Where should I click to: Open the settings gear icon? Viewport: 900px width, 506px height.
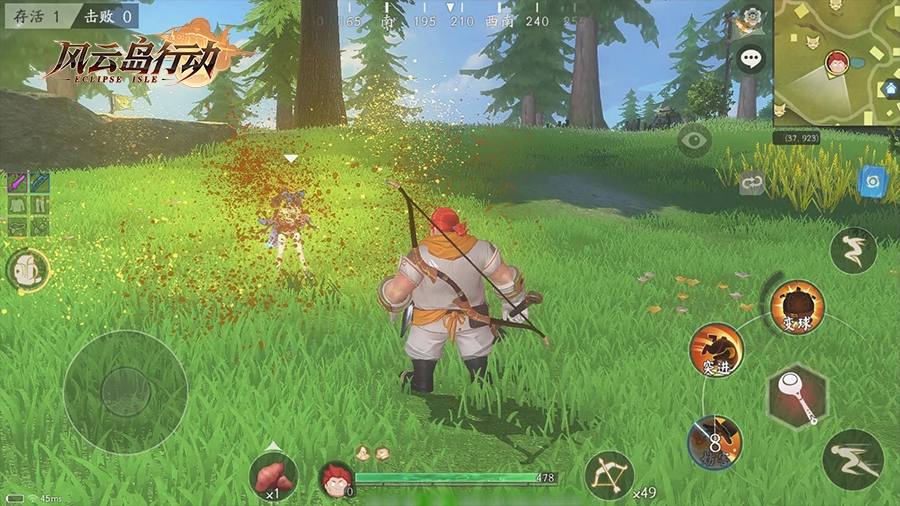point(752,18)
